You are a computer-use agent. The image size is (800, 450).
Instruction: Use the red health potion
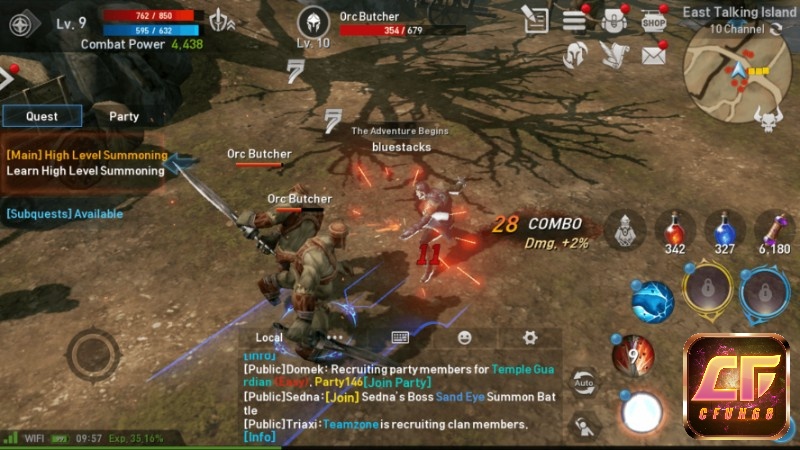[675, 230]
